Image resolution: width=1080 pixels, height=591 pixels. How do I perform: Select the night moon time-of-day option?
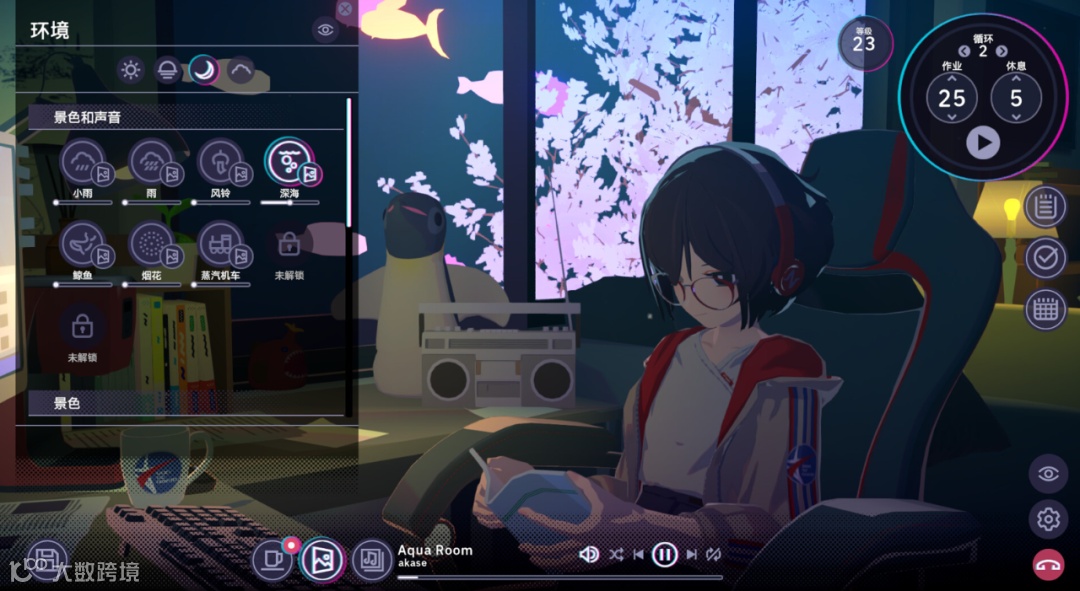204,70
